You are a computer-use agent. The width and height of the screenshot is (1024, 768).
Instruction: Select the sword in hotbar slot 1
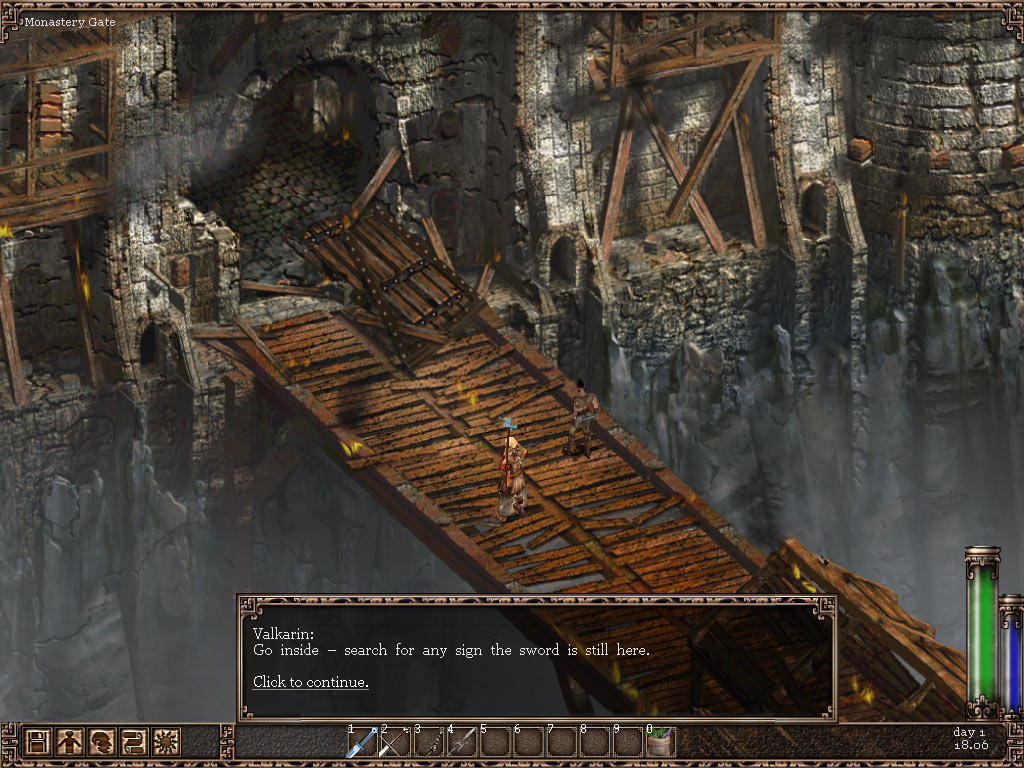[x=361, y=742]
